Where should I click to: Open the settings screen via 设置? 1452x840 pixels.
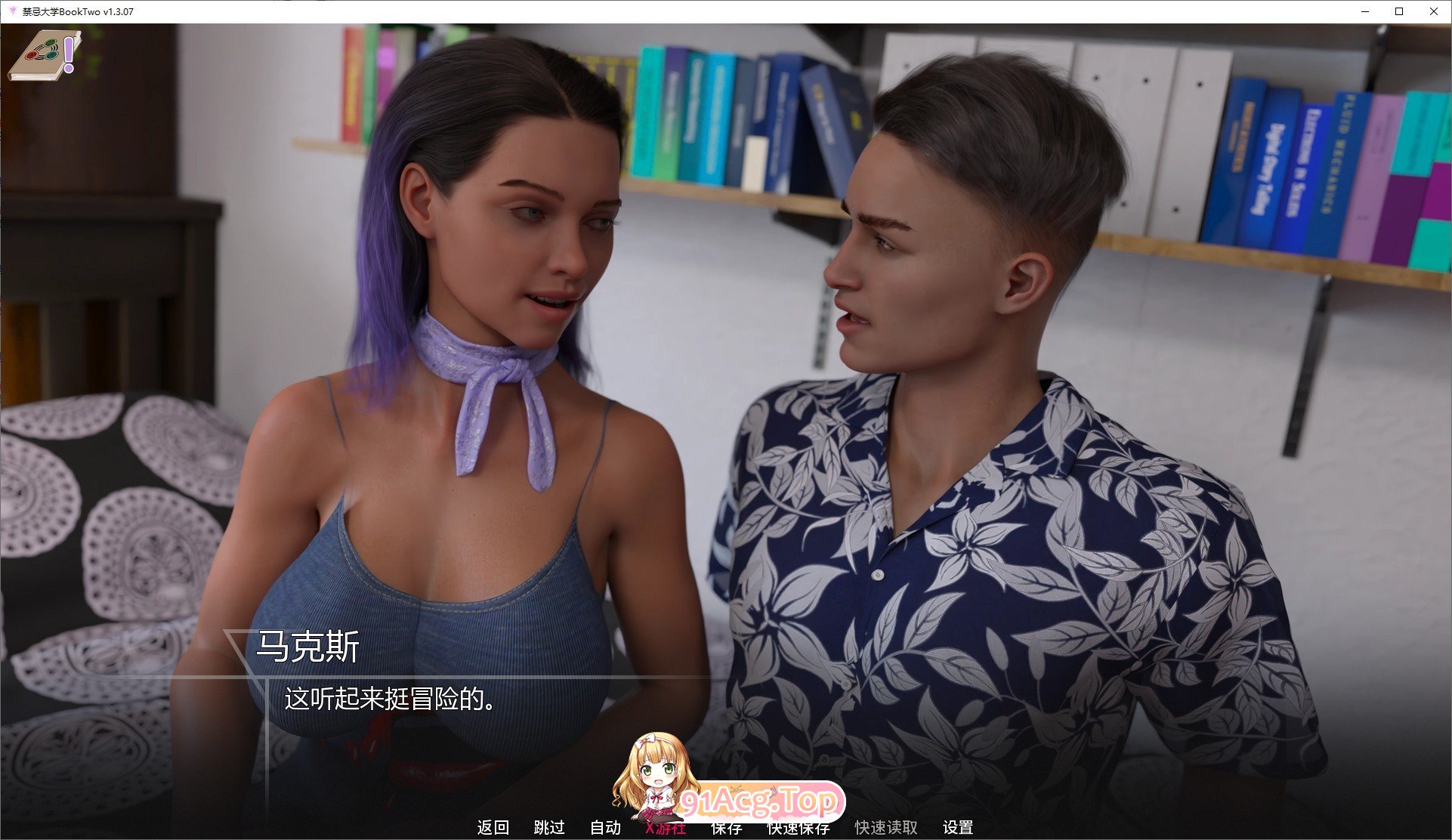coord(958,828)
